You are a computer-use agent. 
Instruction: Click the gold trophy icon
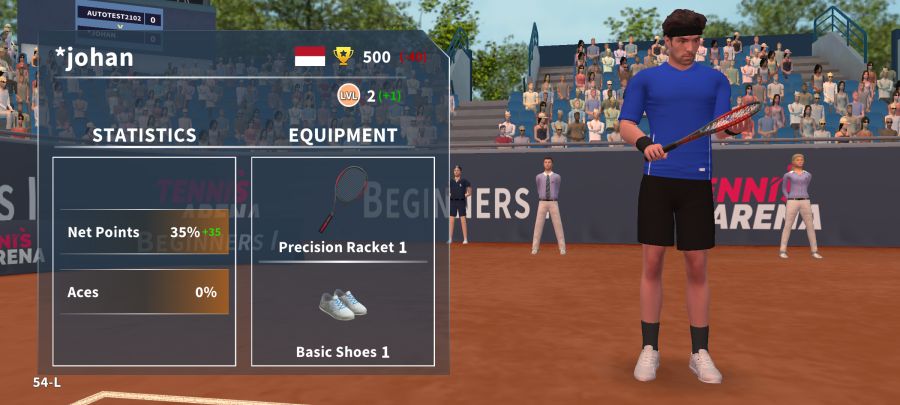coord(343,56)
